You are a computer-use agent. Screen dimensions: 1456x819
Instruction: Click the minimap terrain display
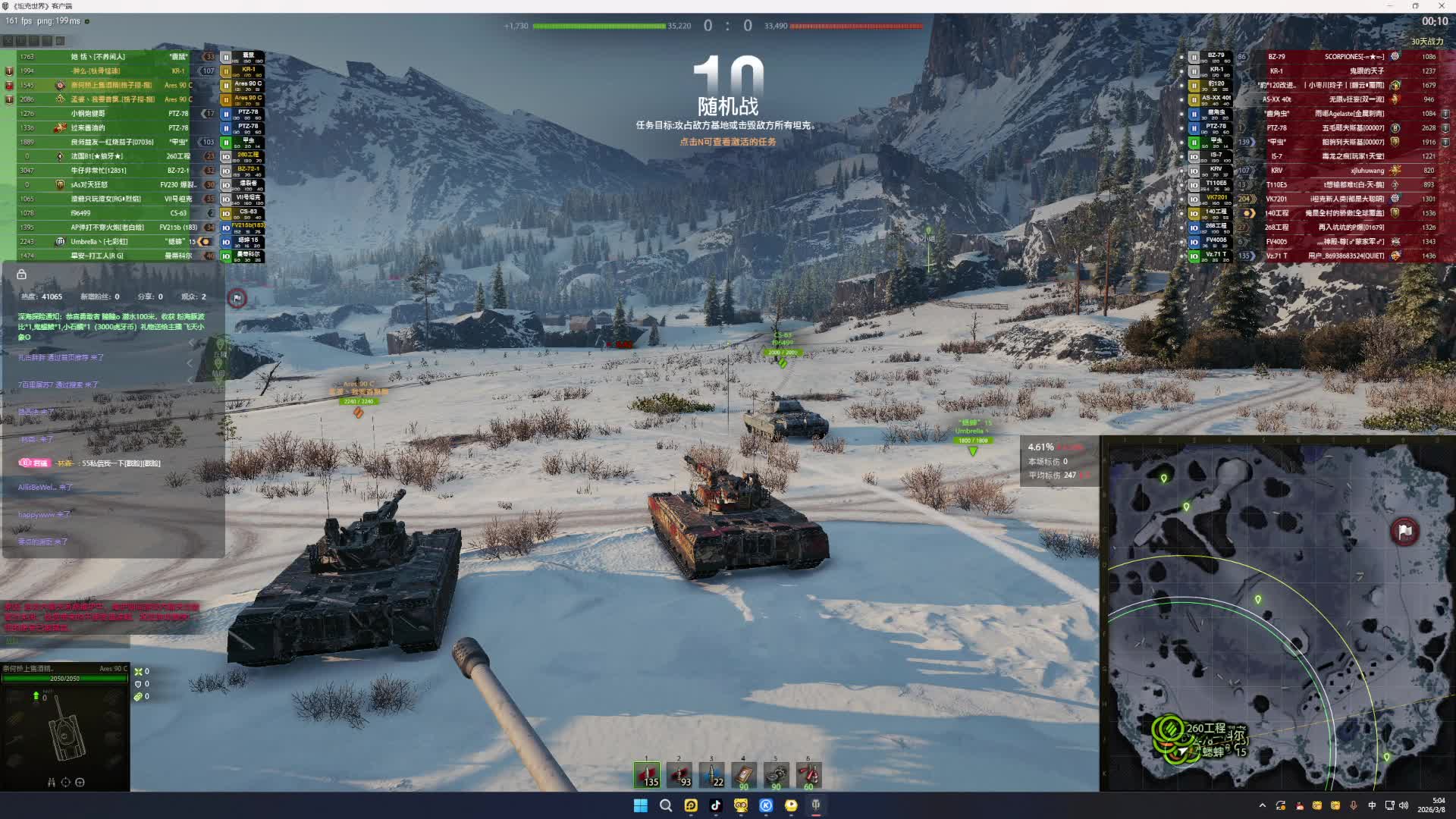1278,614
